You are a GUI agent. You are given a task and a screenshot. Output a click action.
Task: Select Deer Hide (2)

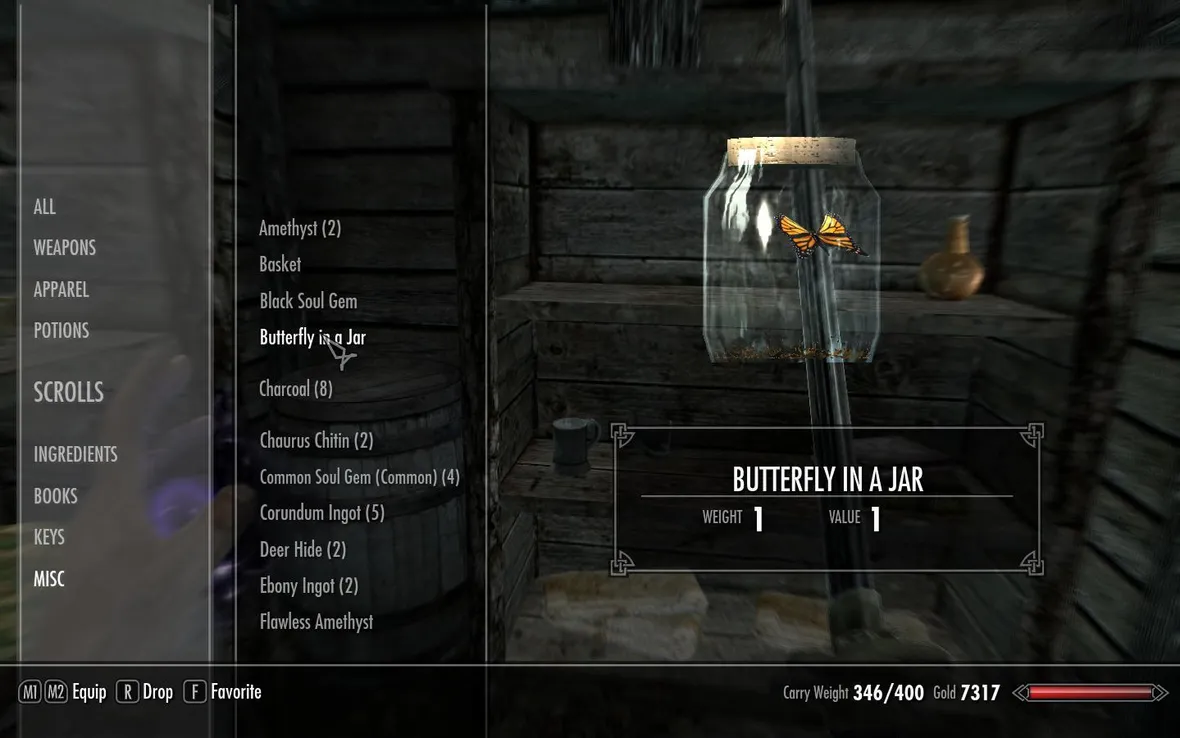[302, 550]
